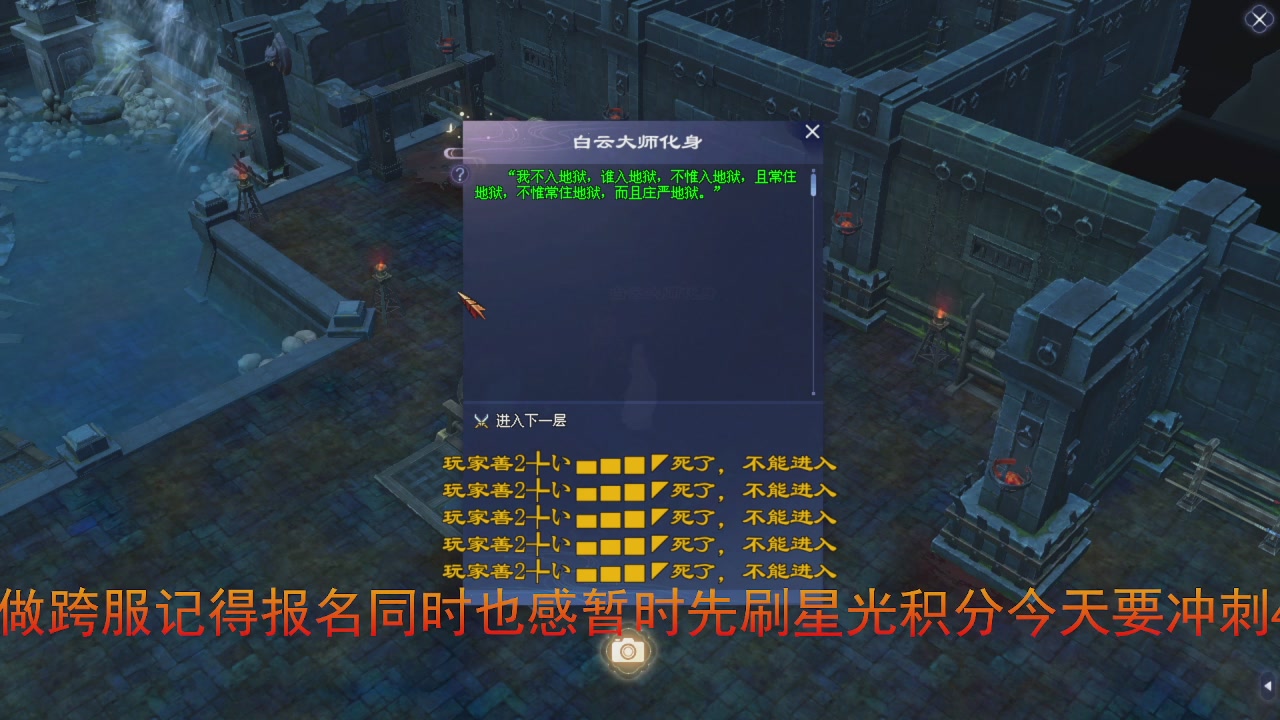Open the help question-mark icon on the dialog
The width and height of the screenshot is (1280, 720).
458,174
